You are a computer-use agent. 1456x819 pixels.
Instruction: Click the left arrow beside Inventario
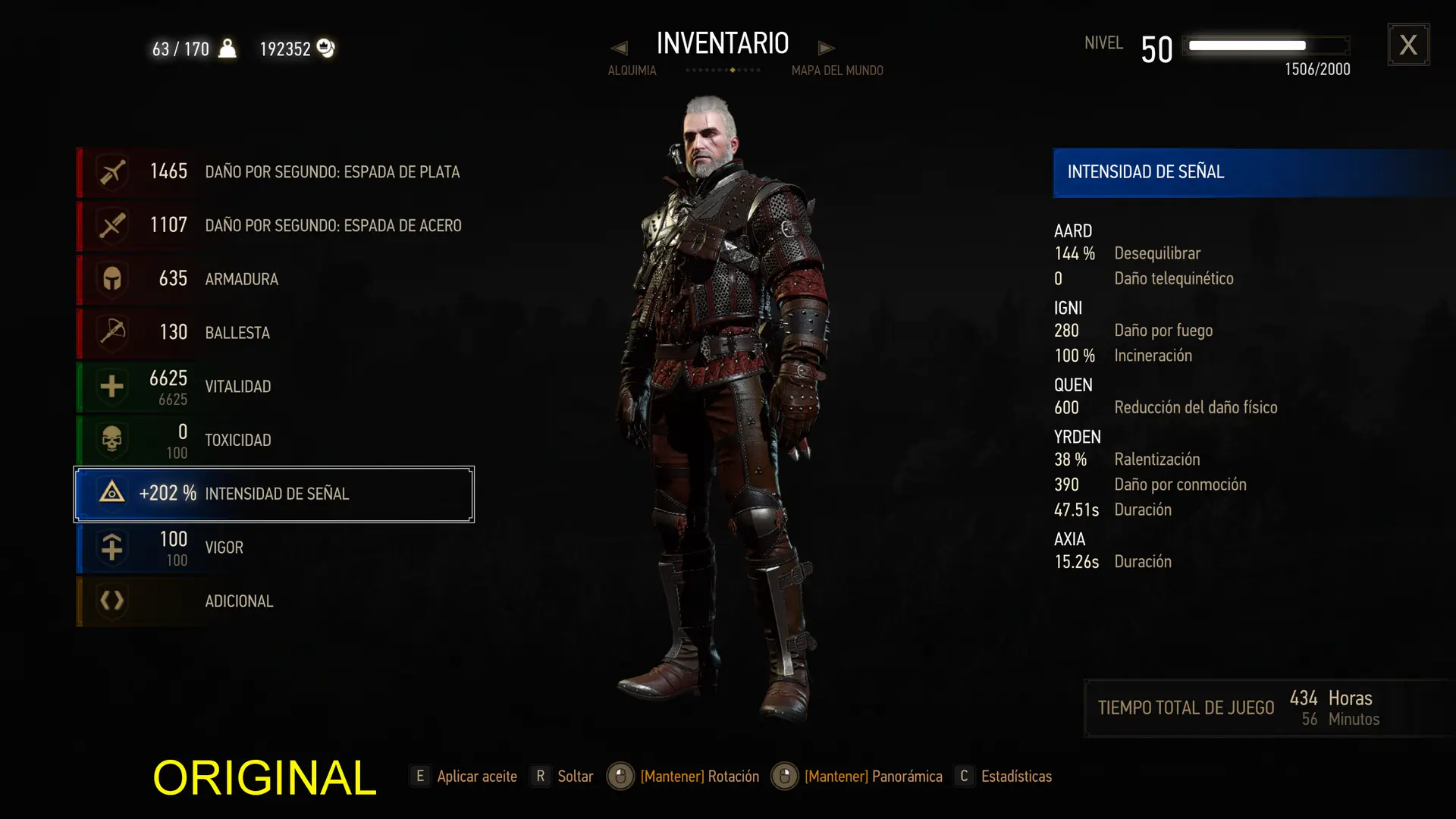[620, 49]
